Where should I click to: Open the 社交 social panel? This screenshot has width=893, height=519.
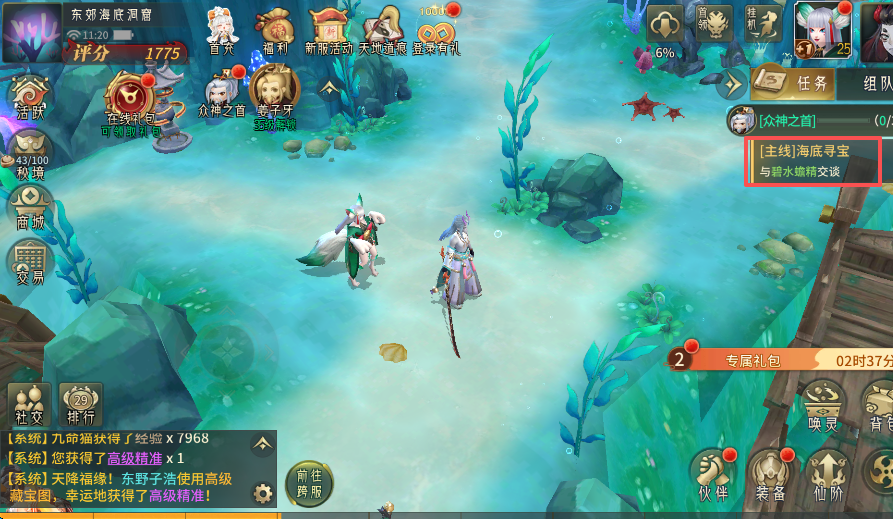click(x=29, y=403)
